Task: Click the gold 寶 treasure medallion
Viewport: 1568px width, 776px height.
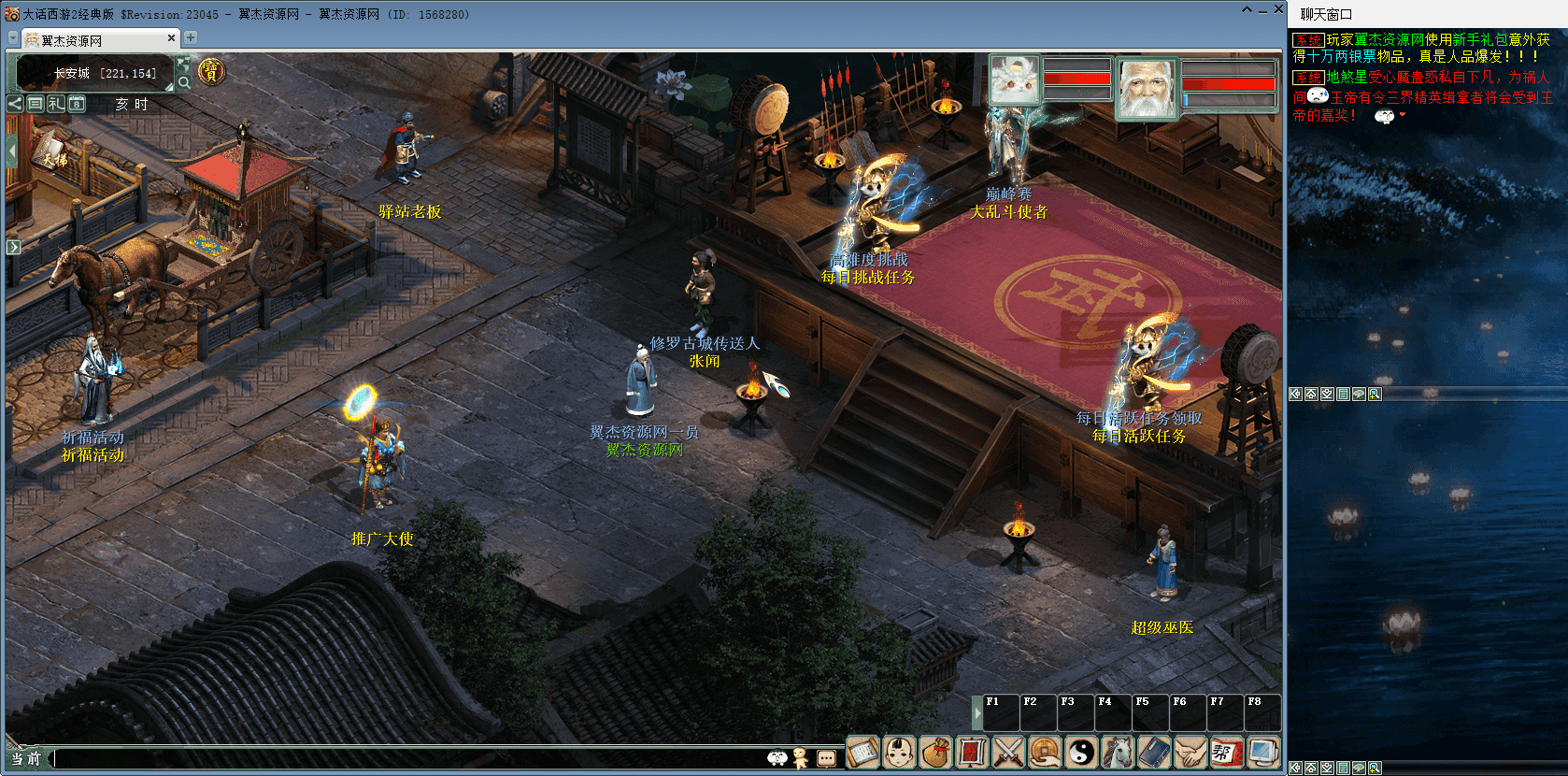Action: click(211, 71)
